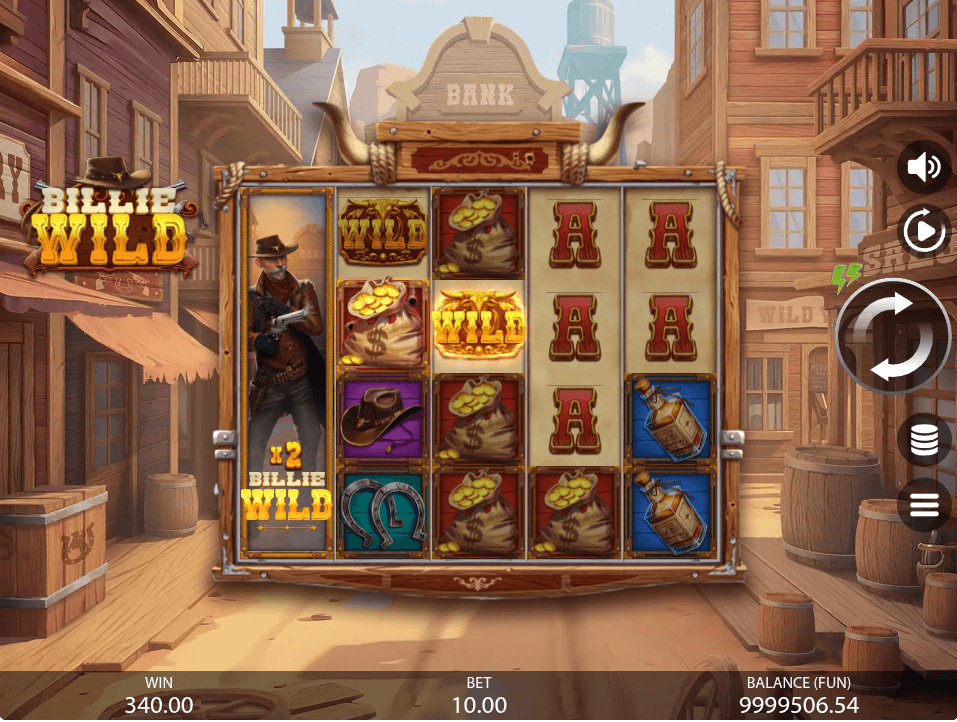Spin the reels with the circular arrows button
The width and height of the screenshot is (957, 722).
pos(892,336)
